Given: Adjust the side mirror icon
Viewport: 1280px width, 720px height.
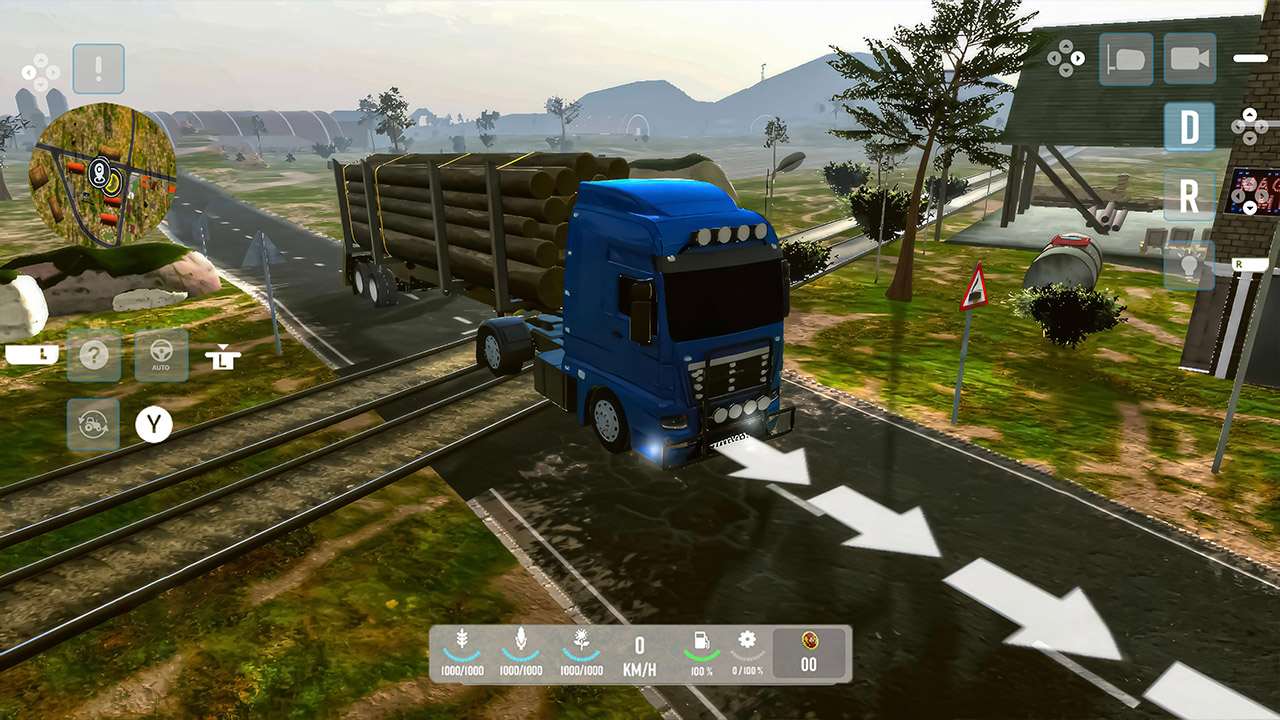Looking at the screenshot, I should [1126, 58].
